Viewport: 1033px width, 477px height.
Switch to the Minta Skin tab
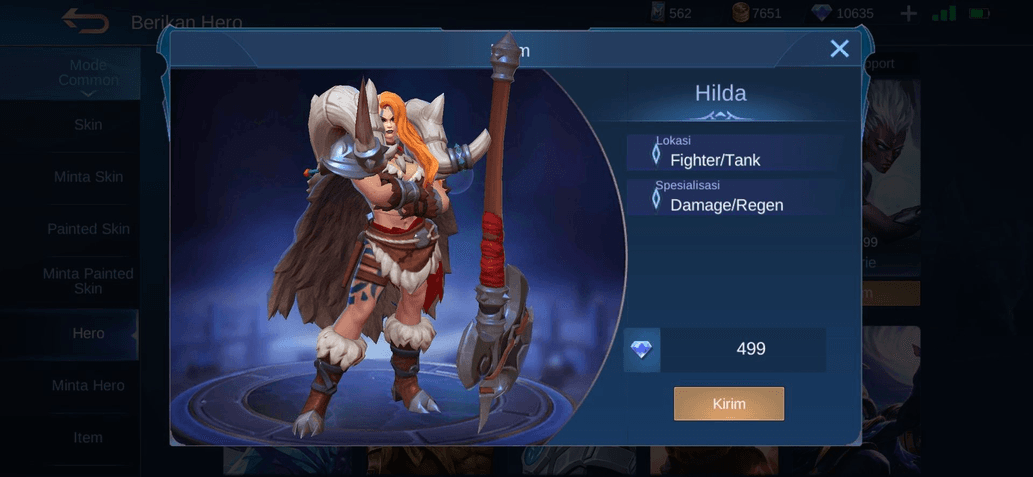pyautogui.click(x=88, y=177)
